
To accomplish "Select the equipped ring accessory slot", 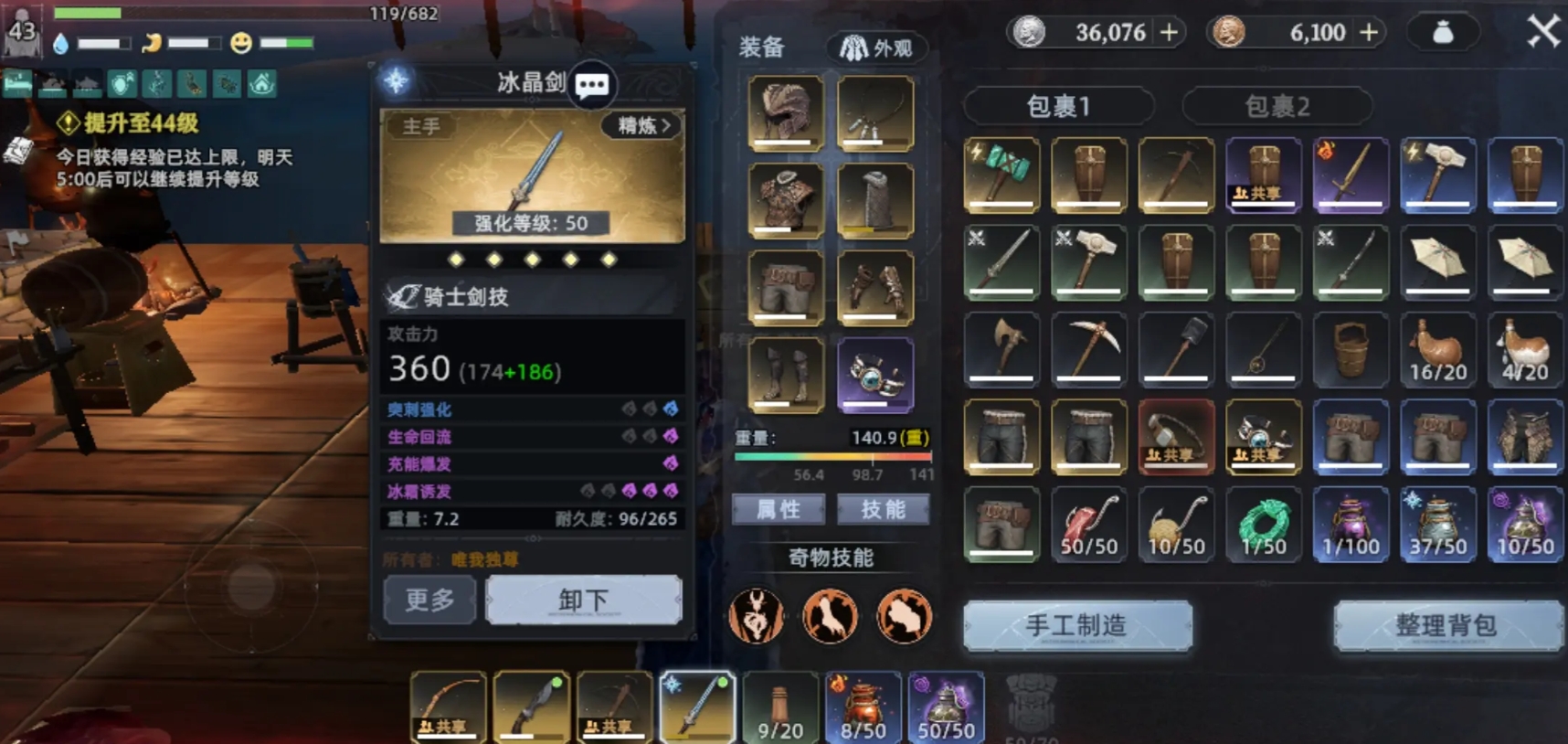I will pos(874,375).
